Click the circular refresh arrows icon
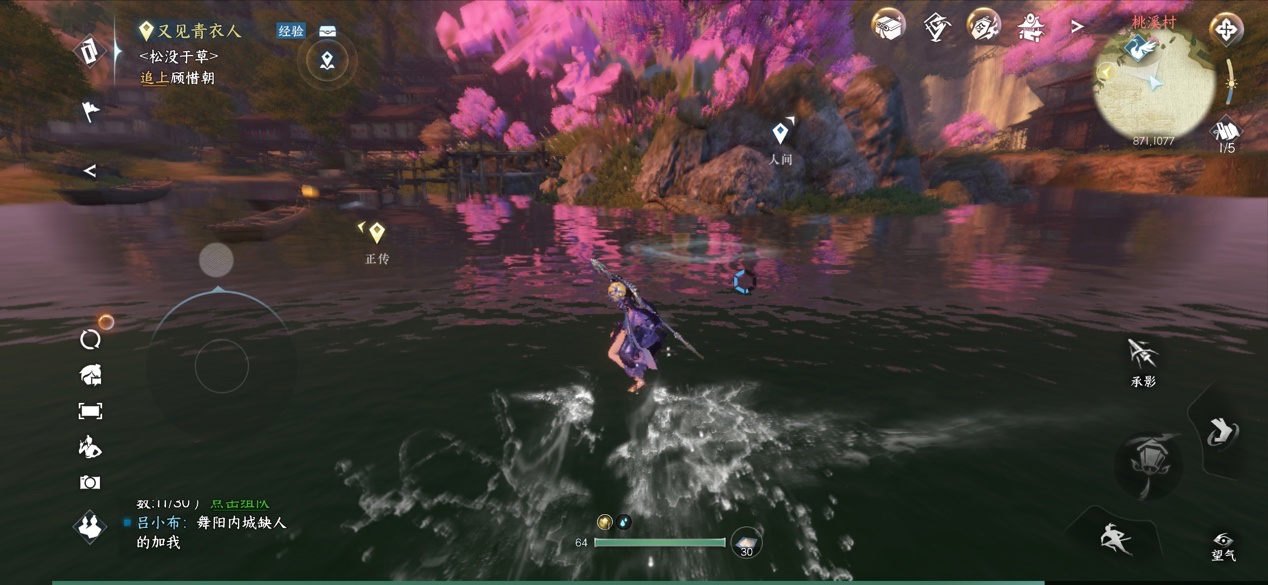The image size is (1268, 585). pos(90,339)
